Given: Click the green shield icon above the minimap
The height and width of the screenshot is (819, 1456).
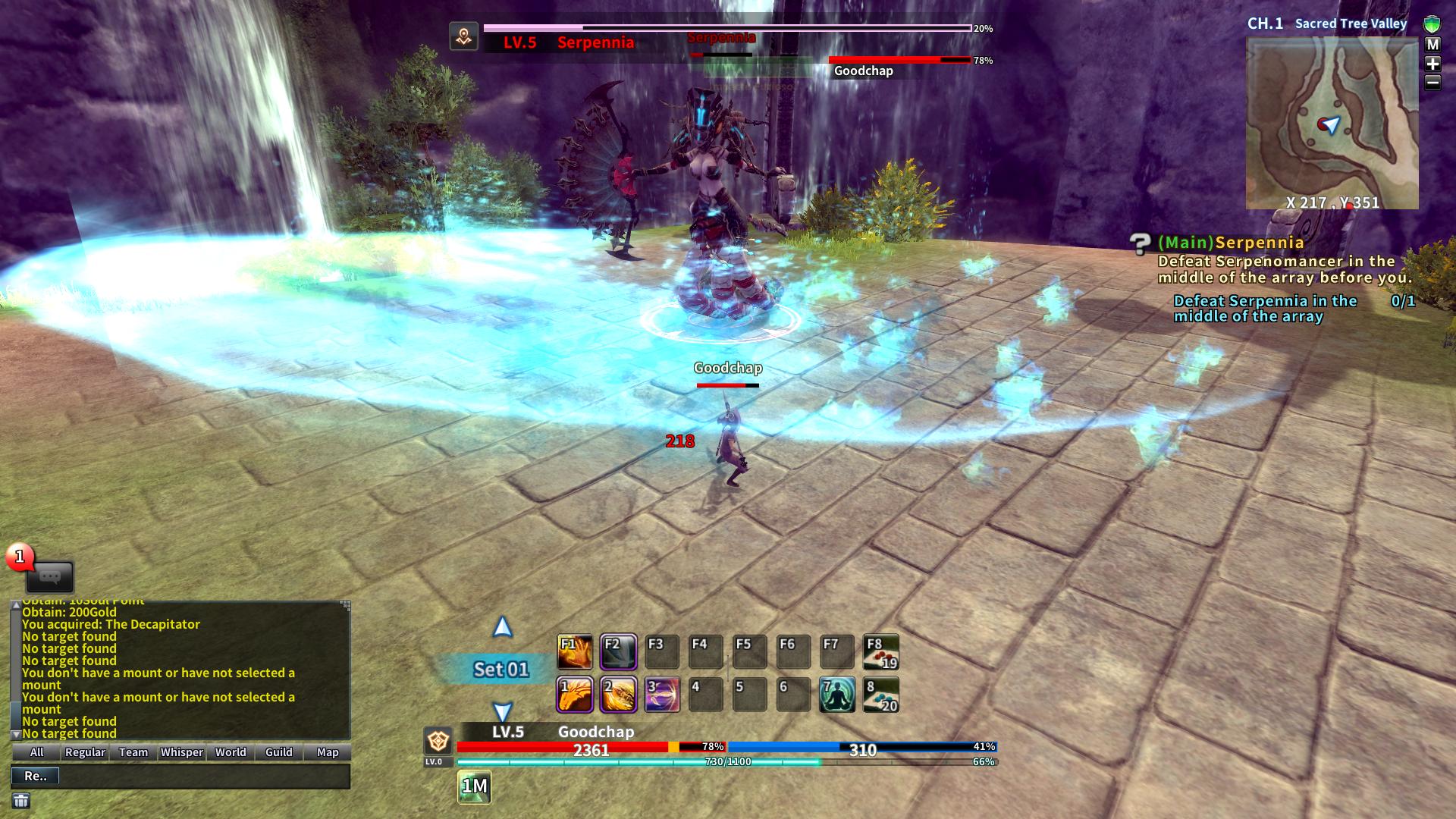Looking at the screenshot, I should click(x=1432, y=24).
